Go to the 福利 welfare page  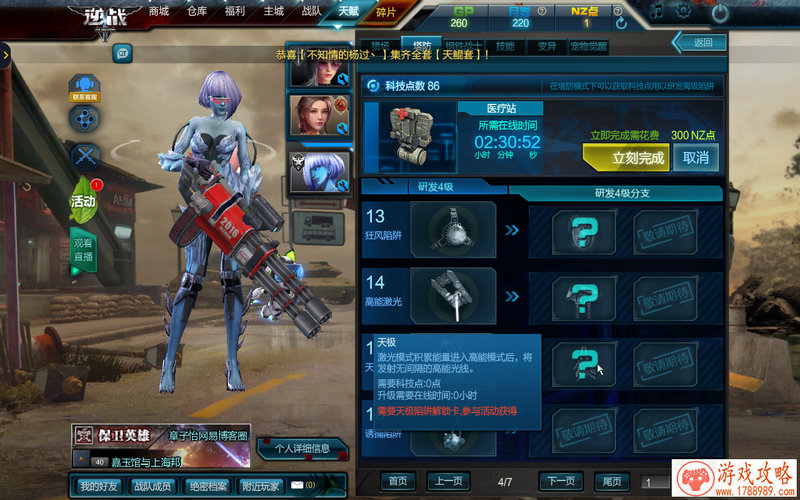[236, 11]
